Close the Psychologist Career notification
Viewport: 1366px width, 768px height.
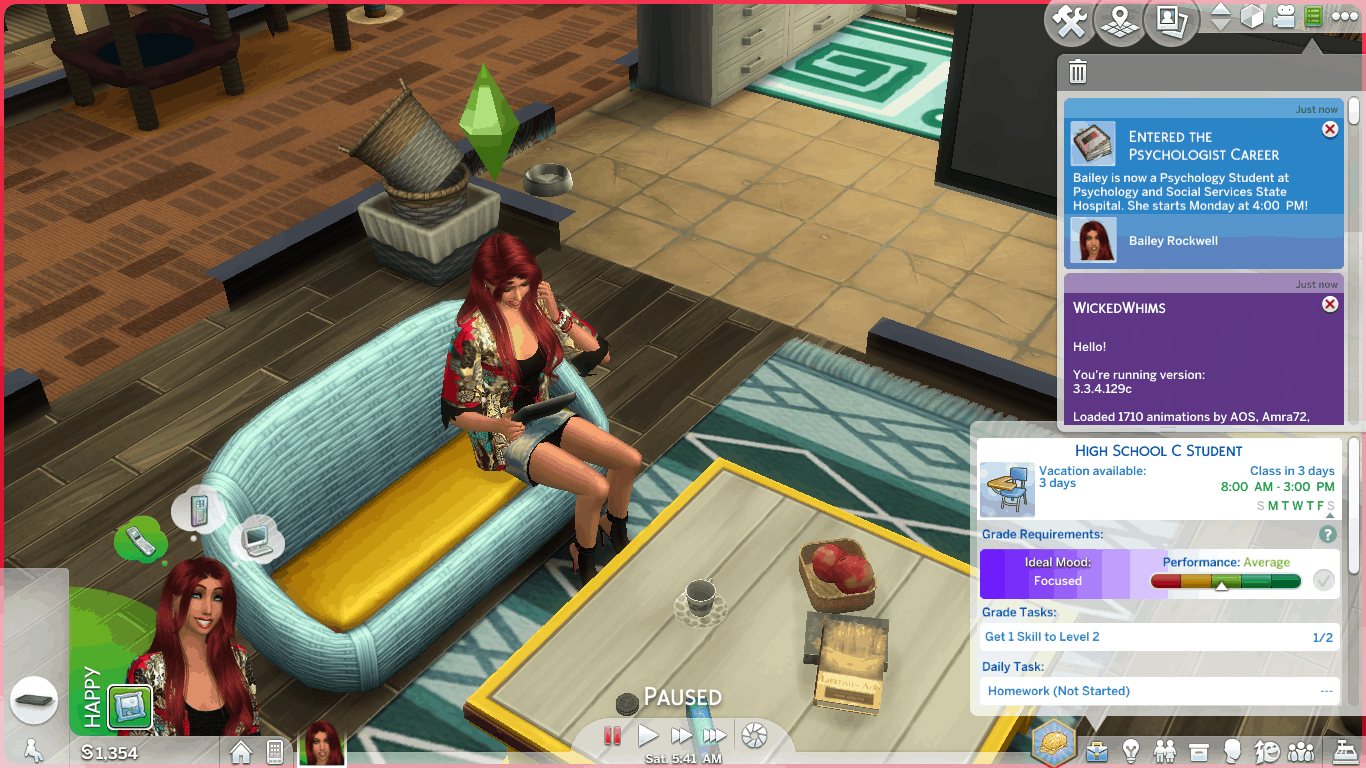[1330, 129]
